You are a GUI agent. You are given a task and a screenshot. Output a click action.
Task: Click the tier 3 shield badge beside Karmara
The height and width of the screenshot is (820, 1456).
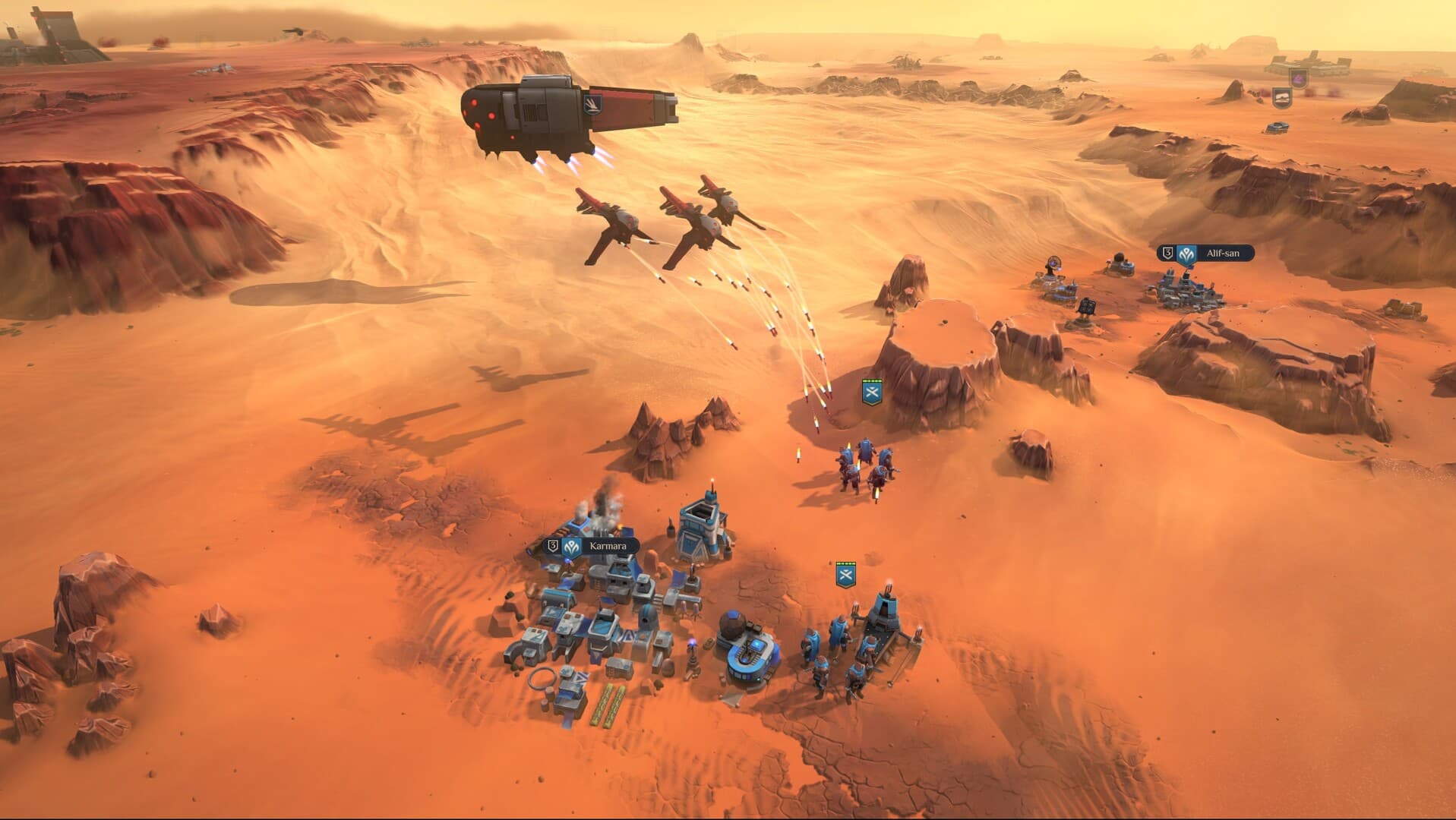coord(552,545)
